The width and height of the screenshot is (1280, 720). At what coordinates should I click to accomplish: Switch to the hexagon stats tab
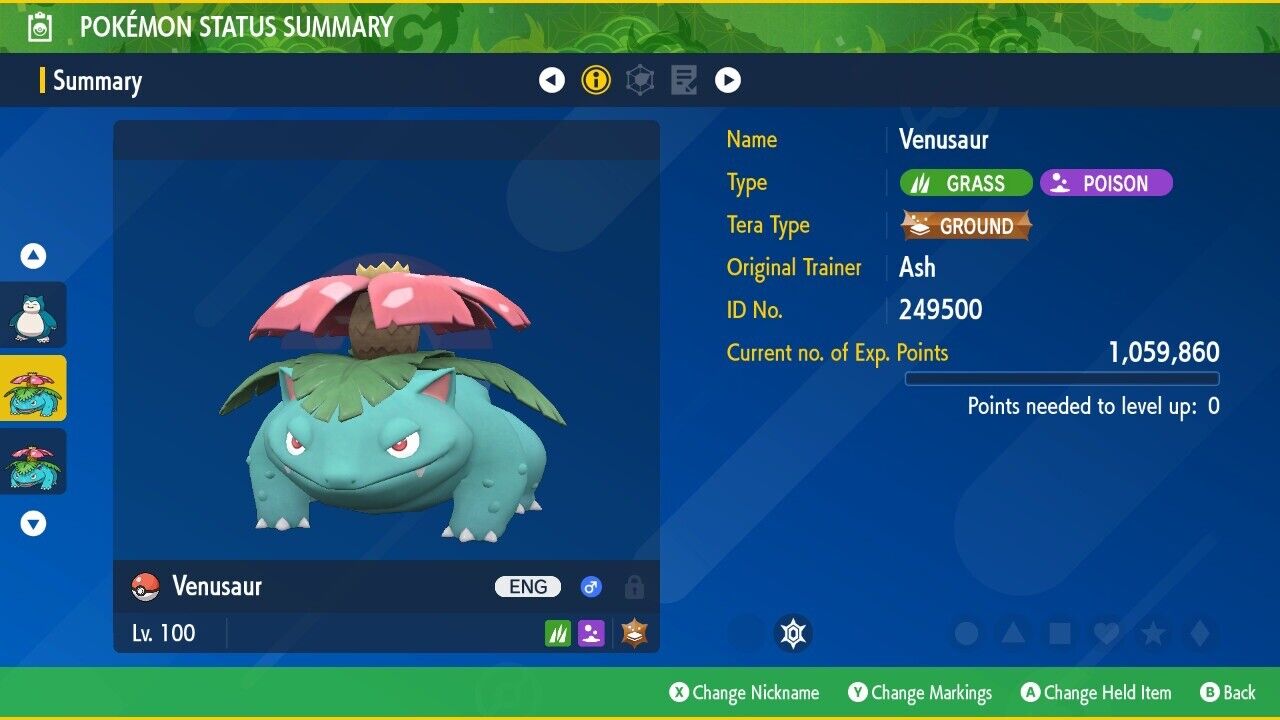pos(640,80)
